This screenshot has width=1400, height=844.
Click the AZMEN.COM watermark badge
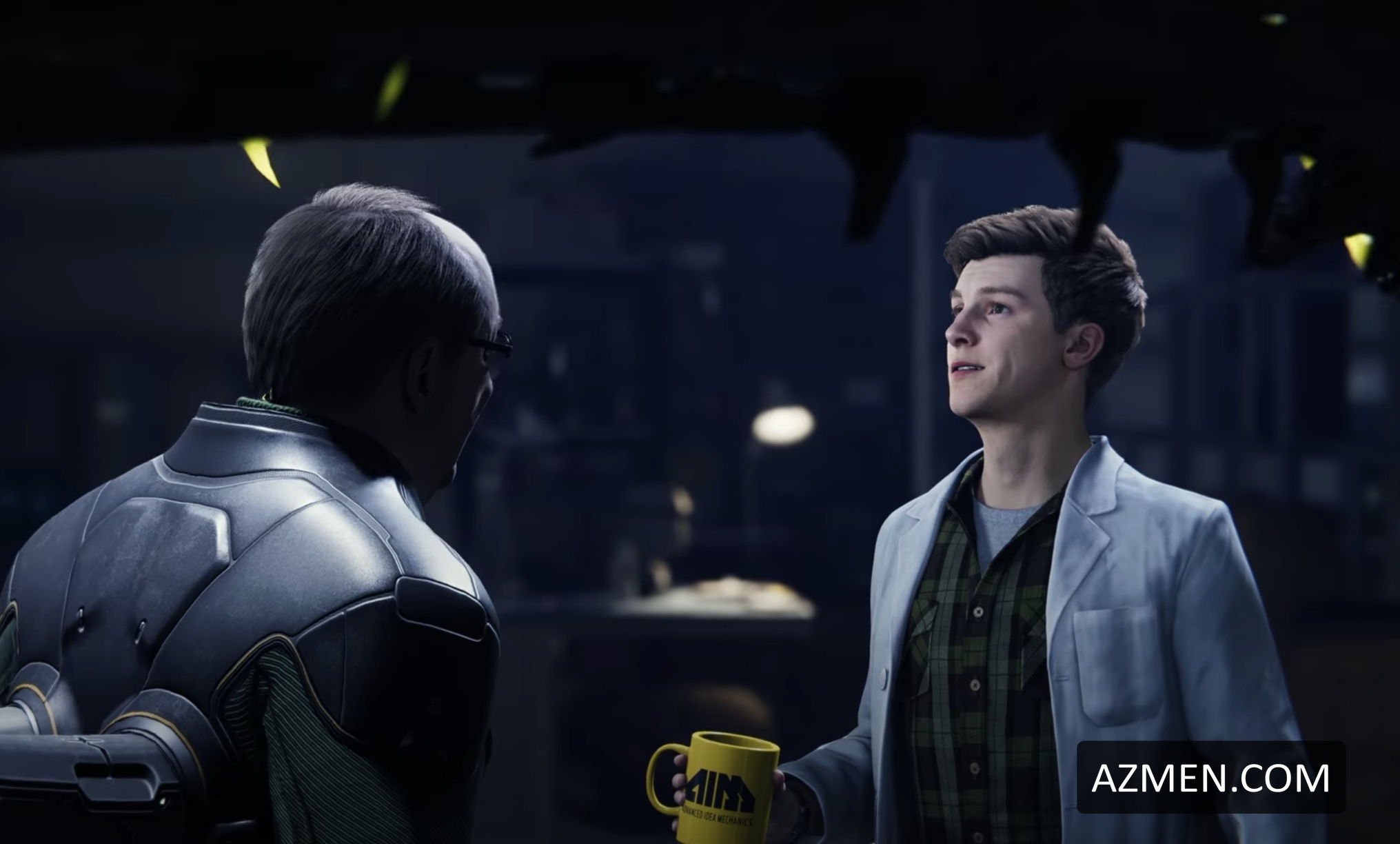click(x=1210, y=777)
